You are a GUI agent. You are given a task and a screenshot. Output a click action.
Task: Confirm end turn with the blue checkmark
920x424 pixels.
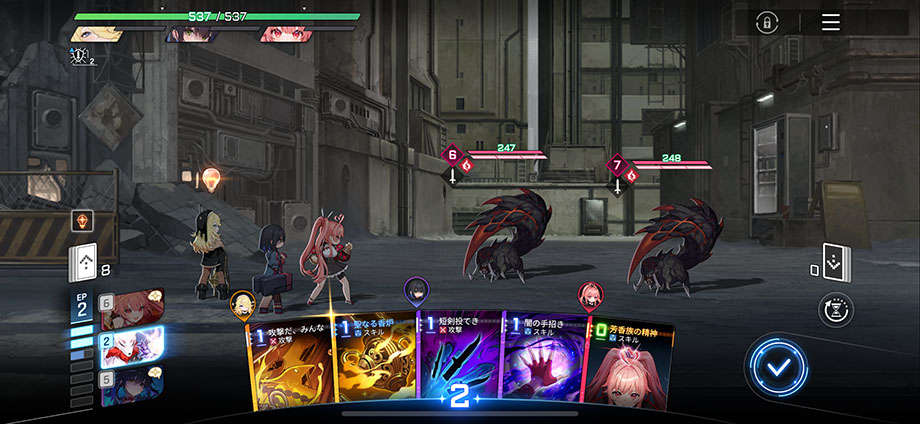pyautogui.click(x=776, y=368)
